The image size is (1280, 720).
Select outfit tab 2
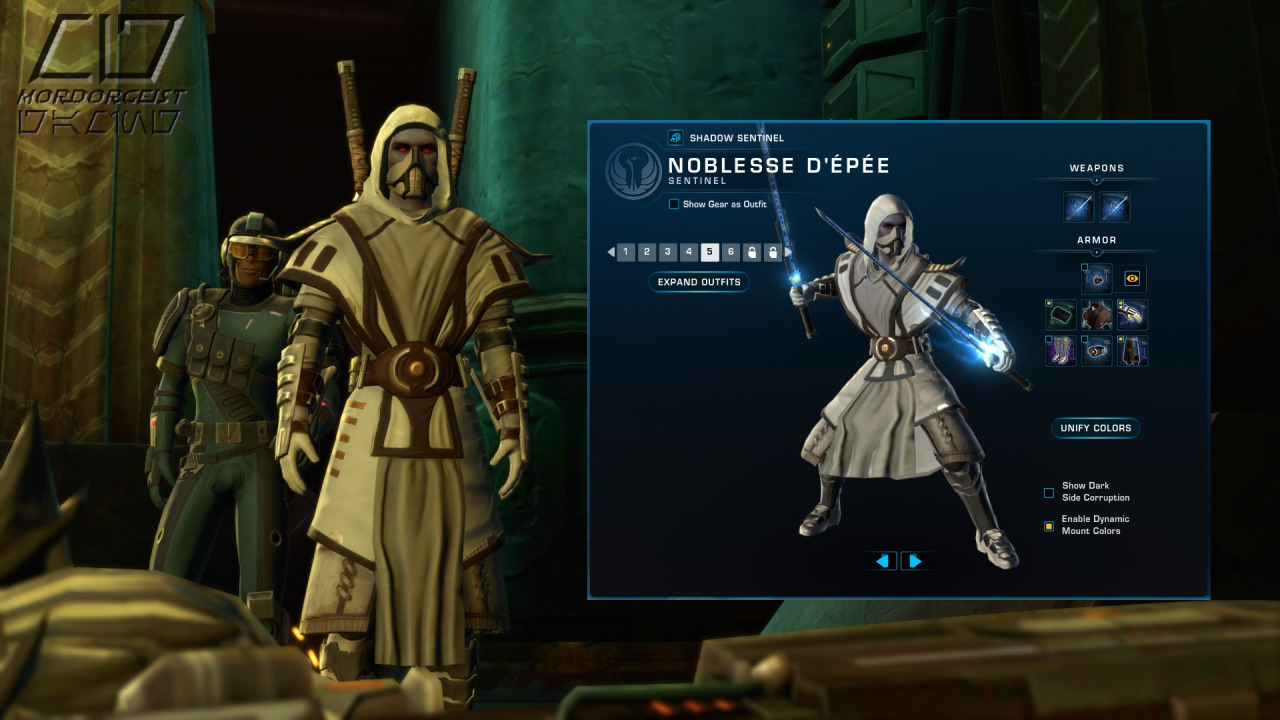[x=647, y=252]
